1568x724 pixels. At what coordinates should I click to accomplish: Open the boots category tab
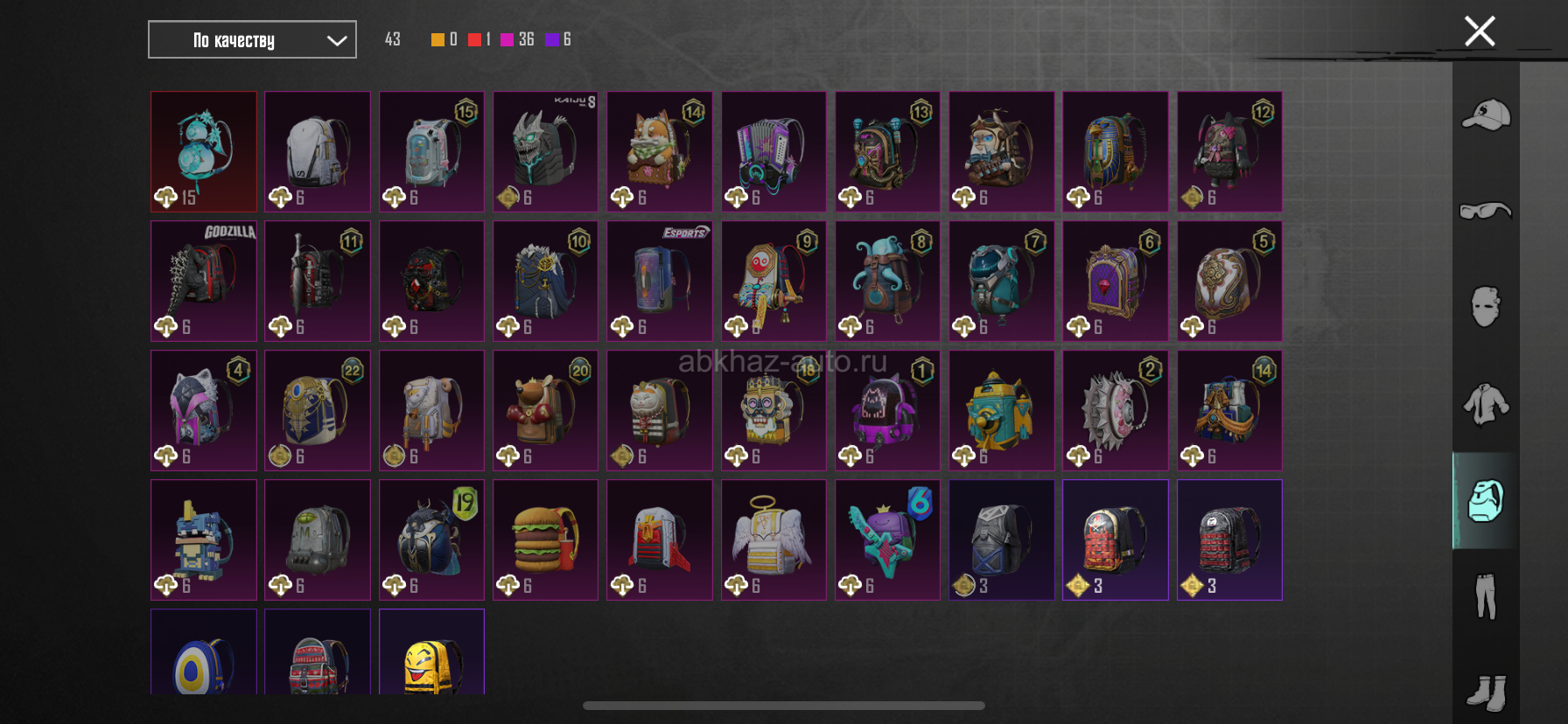1486,691
